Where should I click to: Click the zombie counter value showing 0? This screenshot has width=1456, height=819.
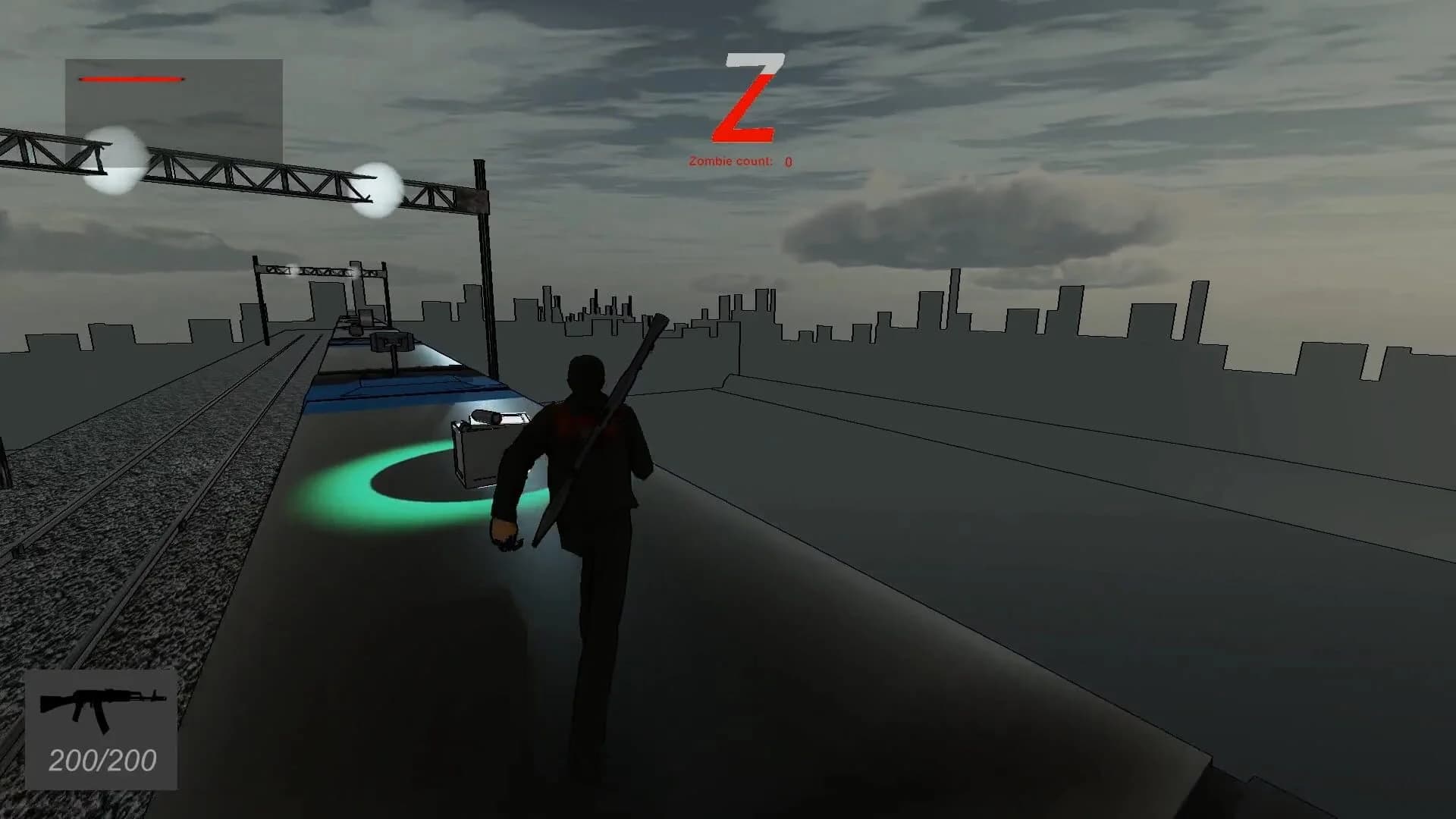pos(786,161)
